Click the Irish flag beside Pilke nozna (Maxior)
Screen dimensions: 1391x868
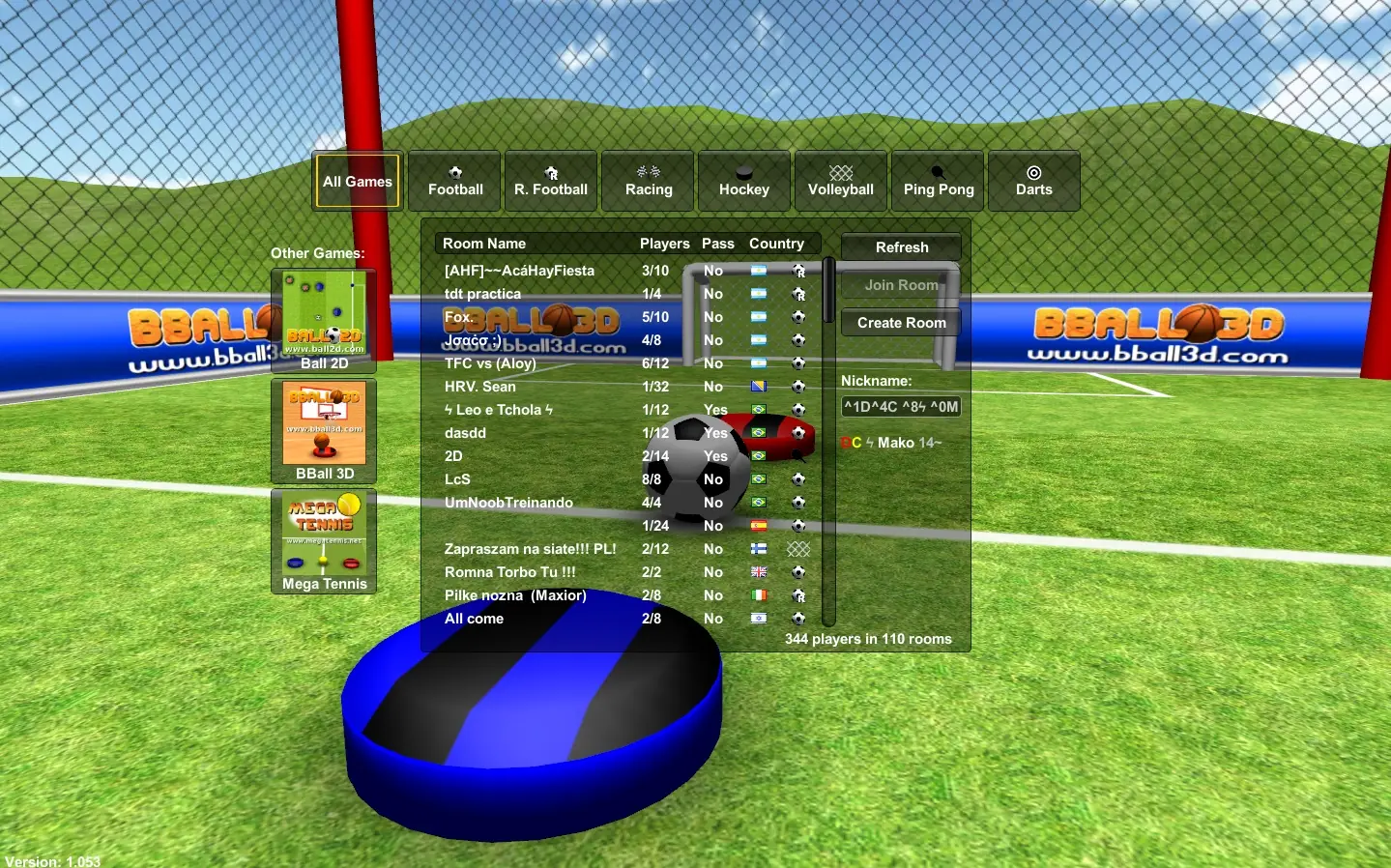point(759,595)
